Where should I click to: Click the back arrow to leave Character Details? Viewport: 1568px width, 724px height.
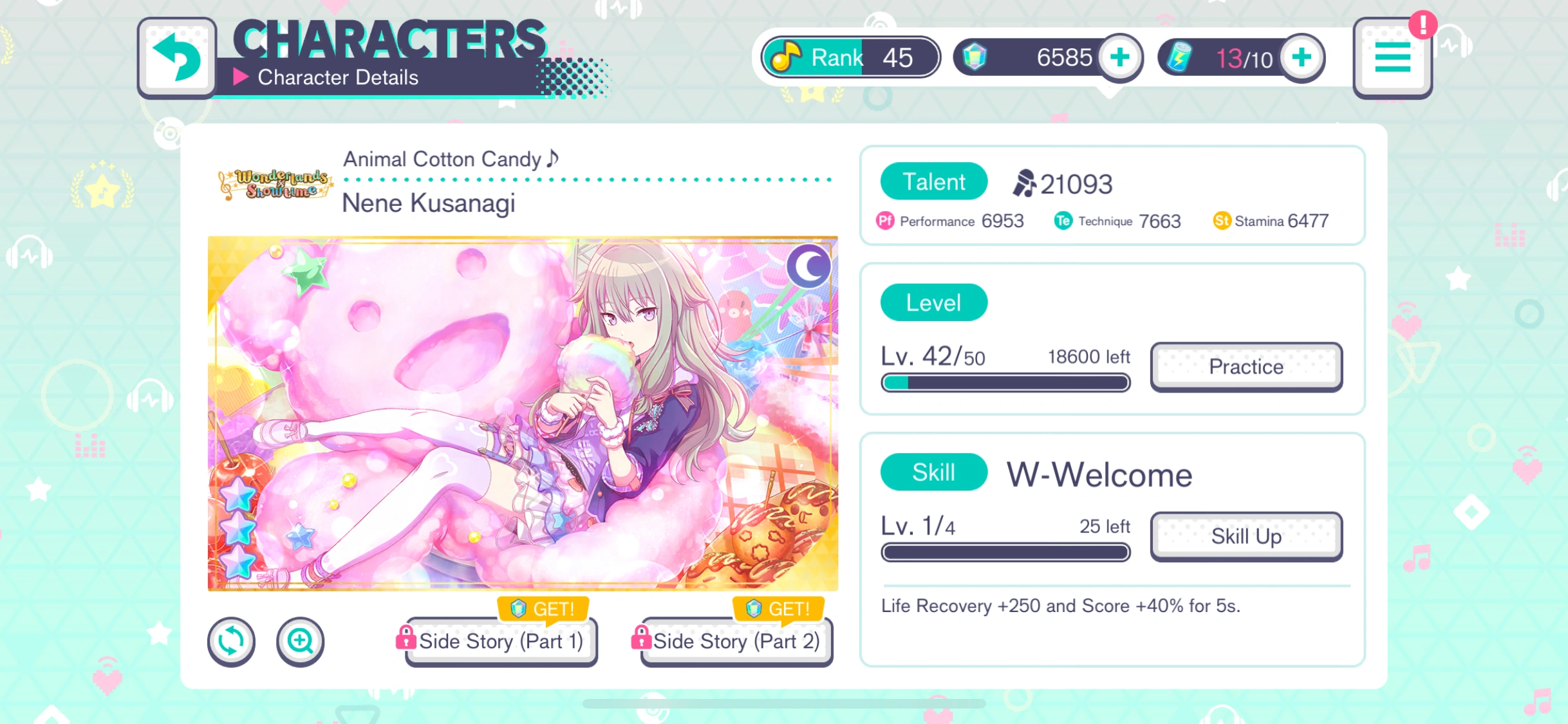tap(177, 57)
